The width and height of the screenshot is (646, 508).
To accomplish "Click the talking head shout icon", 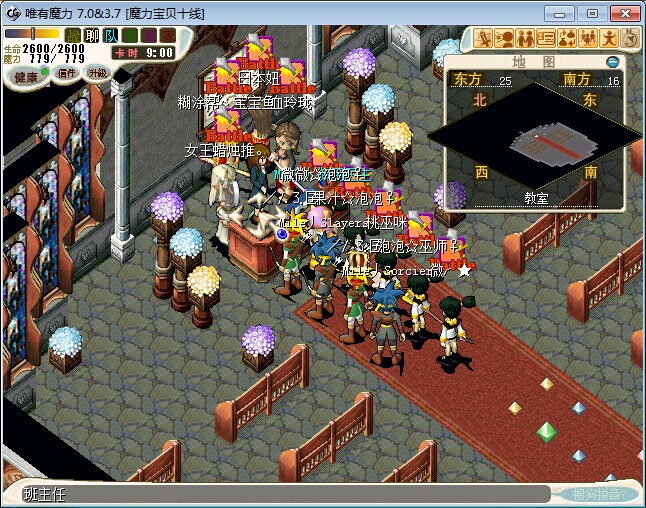I will [504, 39].
